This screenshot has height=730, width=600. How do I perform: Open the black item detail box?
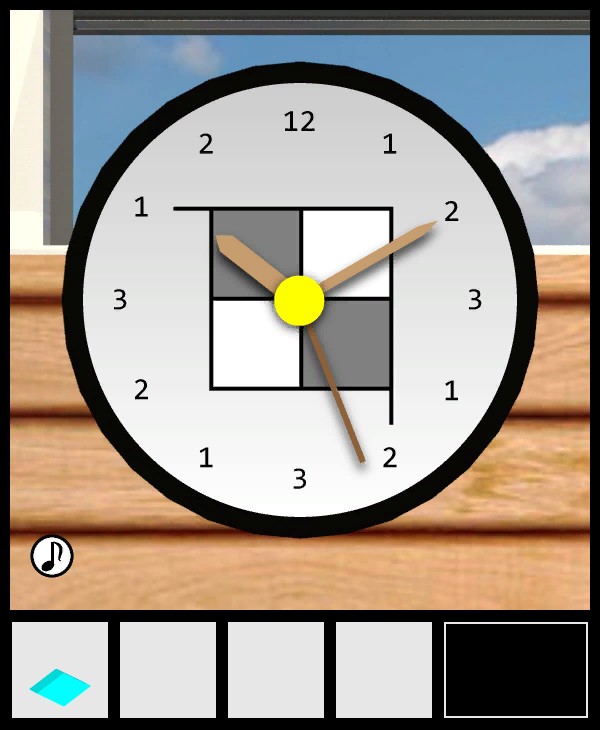[x=515, y=670]
